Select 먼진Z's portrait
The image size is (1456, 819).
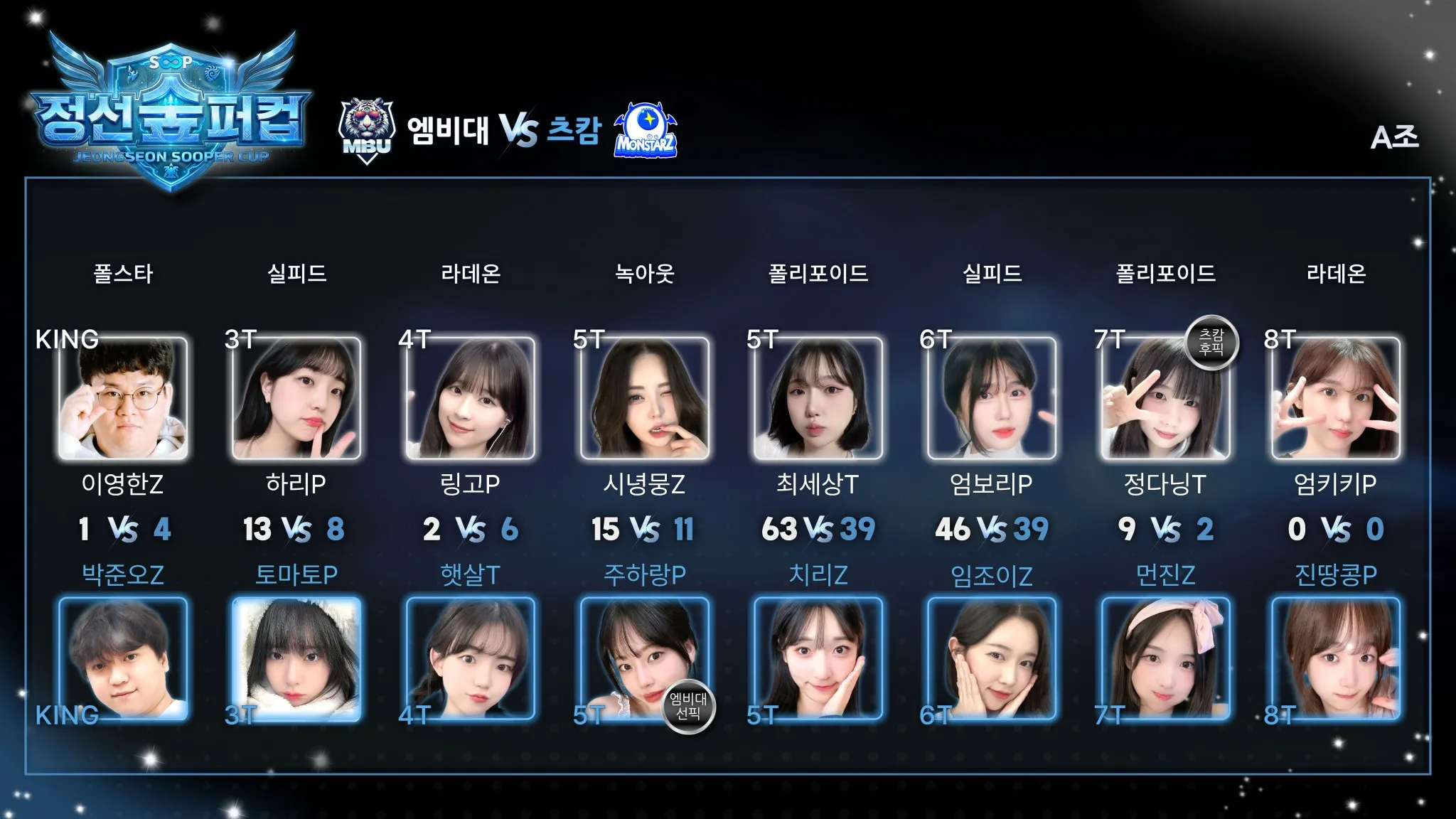pyautogui.click(x=1165, y=658)
